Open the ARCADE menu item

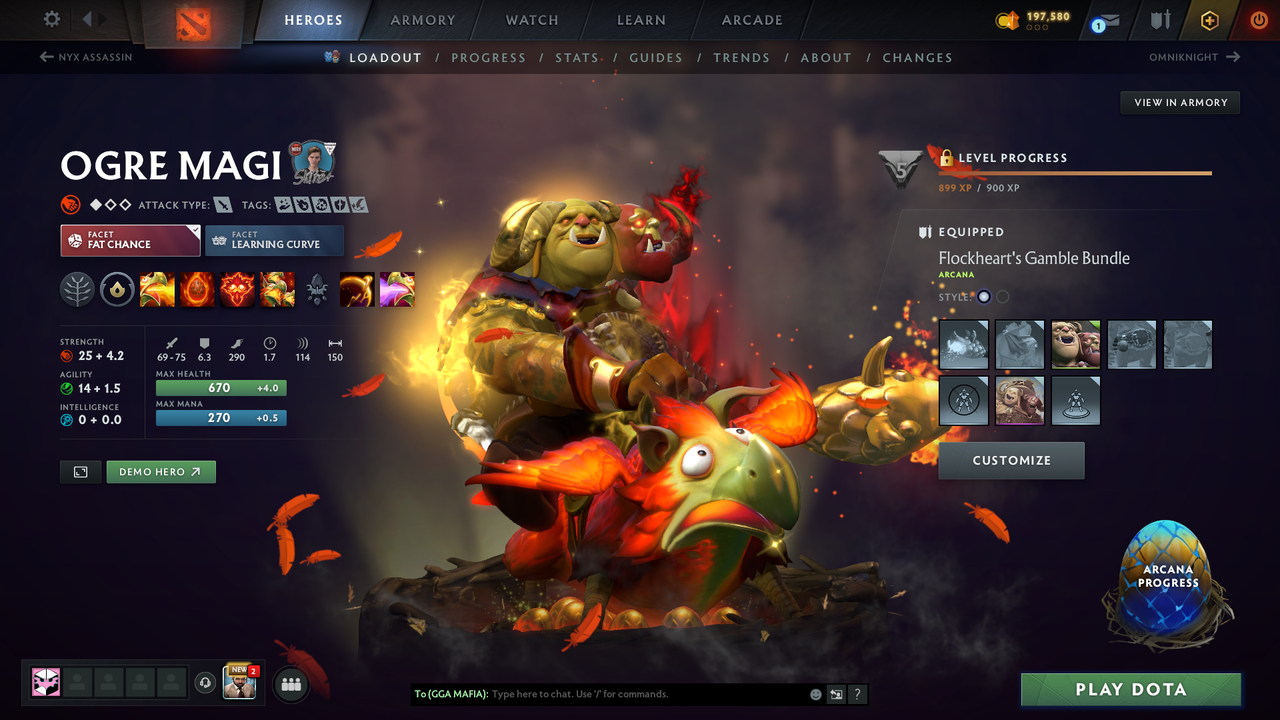click(751, 19)
